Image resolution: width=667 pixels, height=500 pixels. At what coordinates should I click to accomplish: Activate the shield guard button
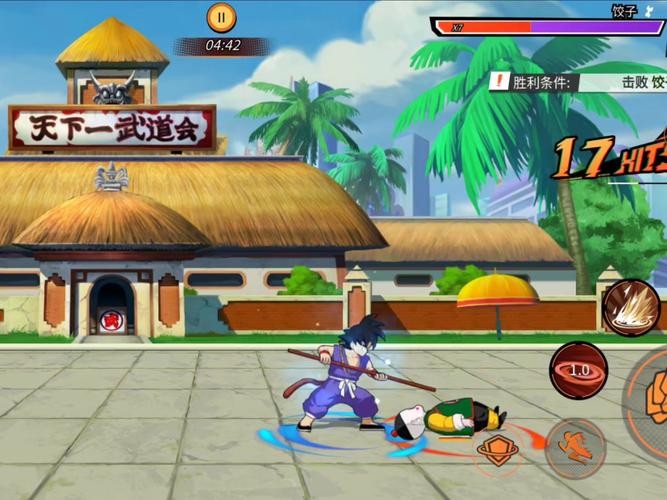(497, 449)
